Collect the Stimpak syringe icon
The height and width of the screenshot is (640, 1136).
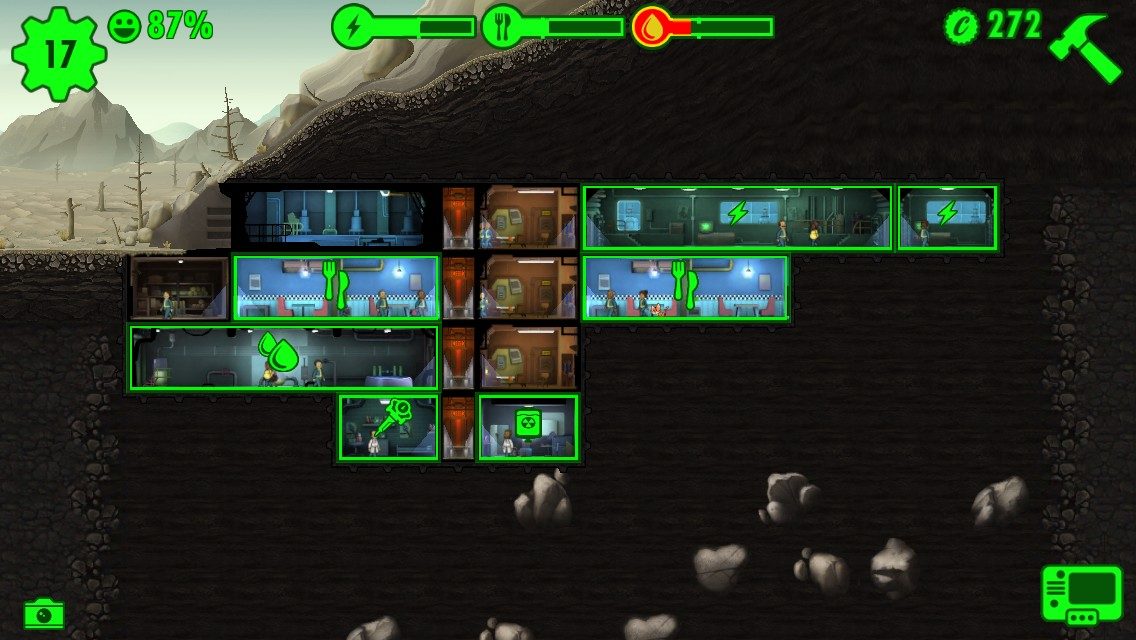(x=391, y=416)
